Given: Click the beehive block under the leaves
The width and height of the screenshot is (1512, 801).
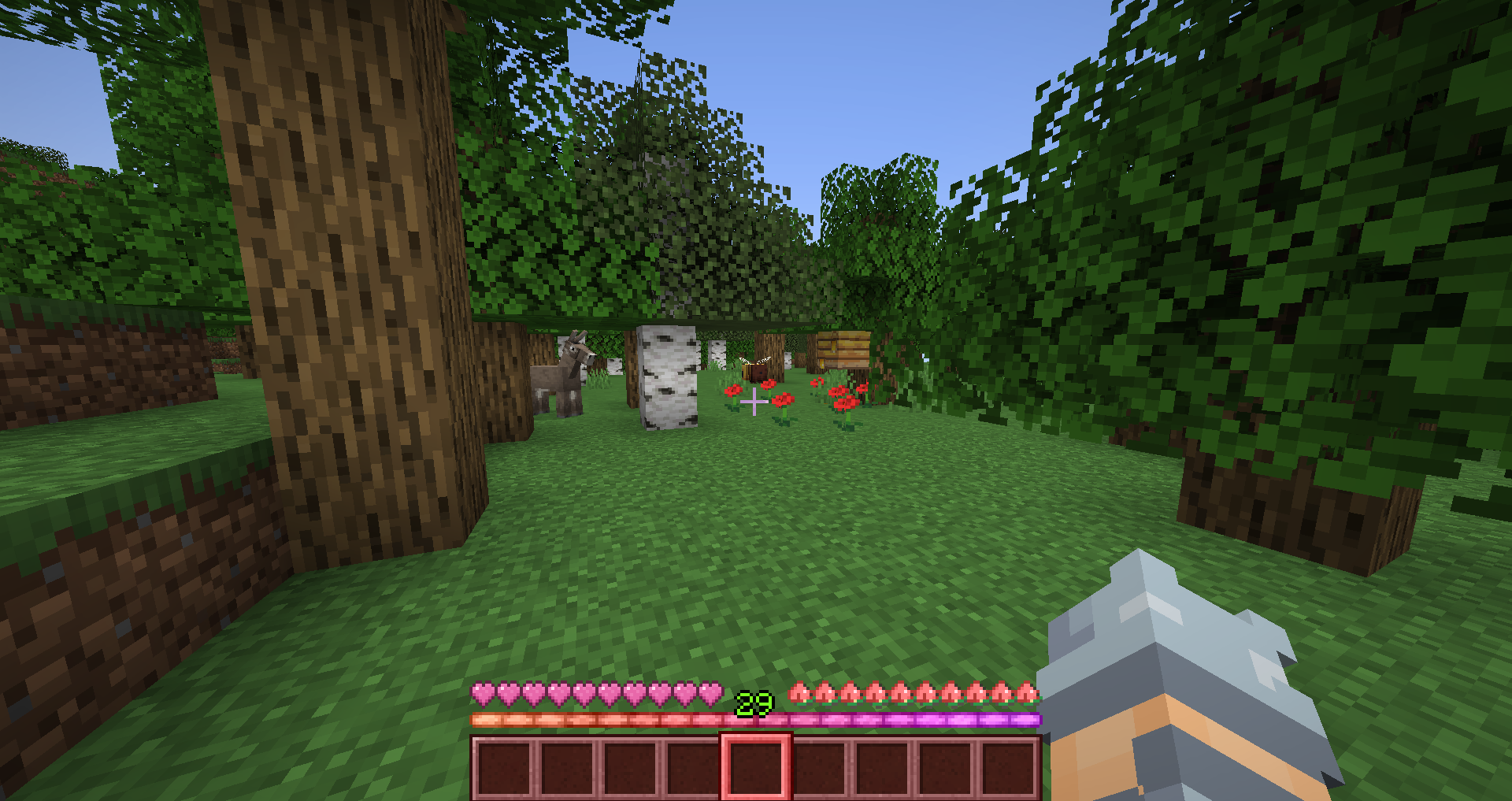Looking at the screenshot, I should [844, 350].
